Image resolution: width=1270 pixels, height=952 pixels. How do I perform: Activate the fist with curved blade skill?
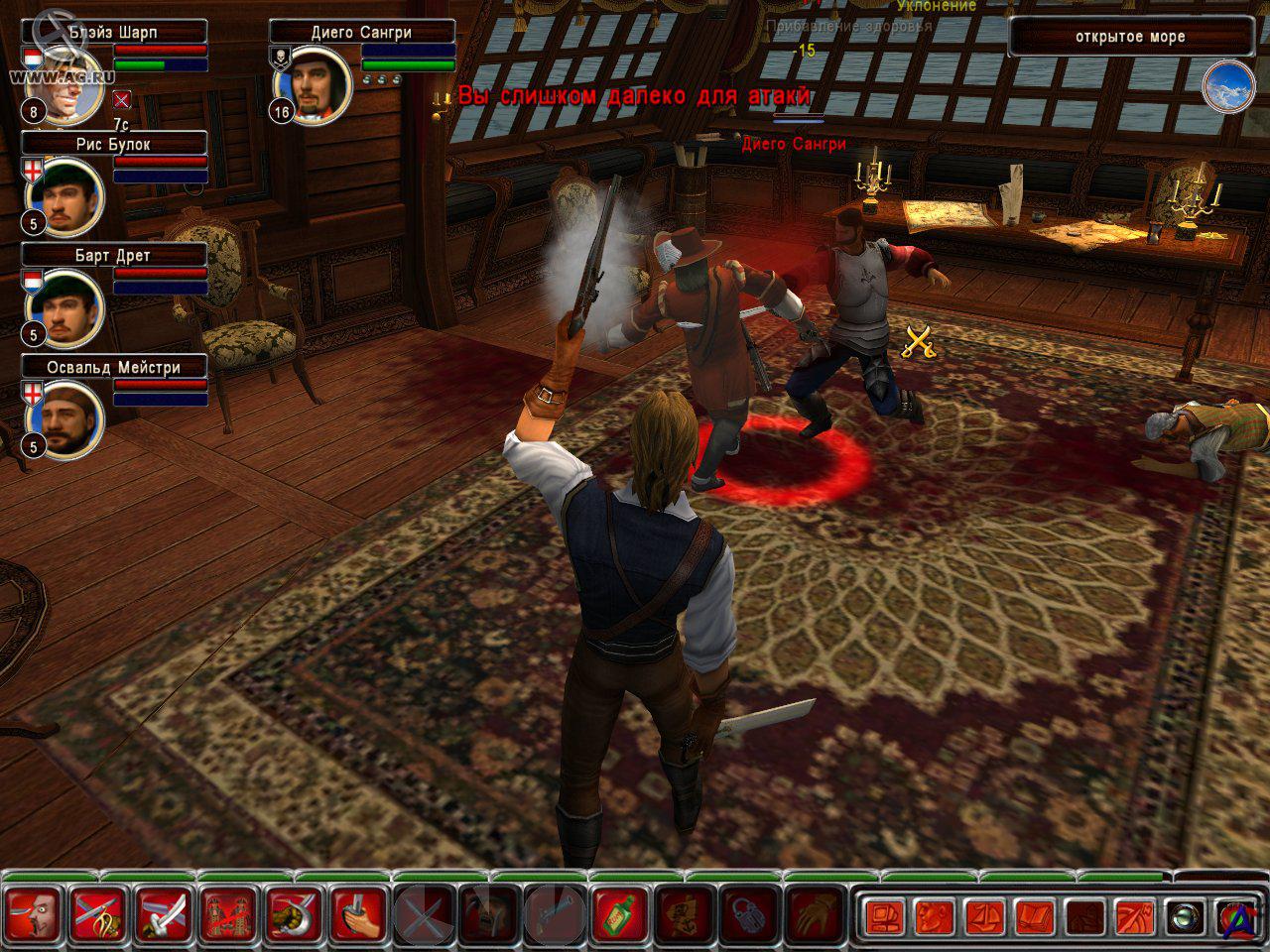click(295, 914)
